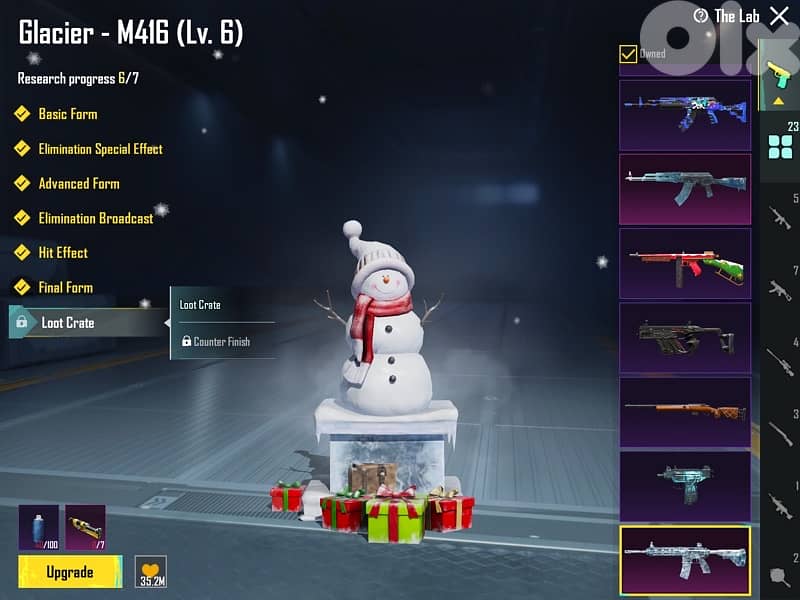
Task: Upgrade the Glacier M416 skin
Action: 70,572
